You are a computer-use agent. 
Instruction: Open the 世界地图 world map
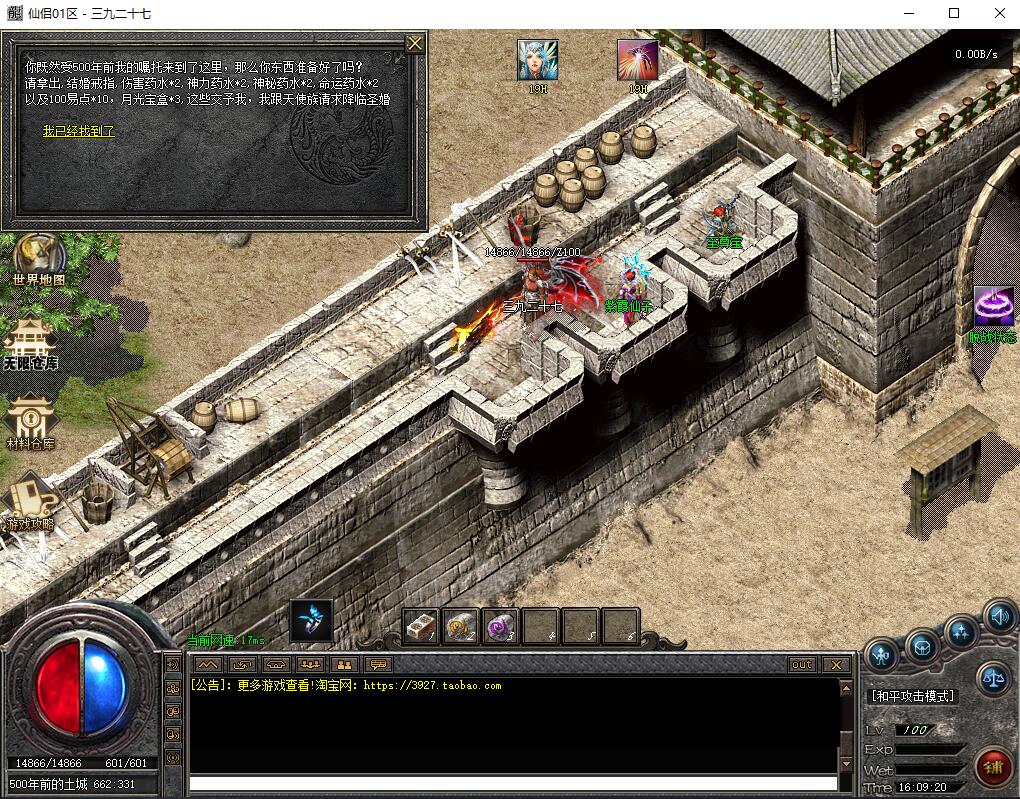[x=39, y=258]
